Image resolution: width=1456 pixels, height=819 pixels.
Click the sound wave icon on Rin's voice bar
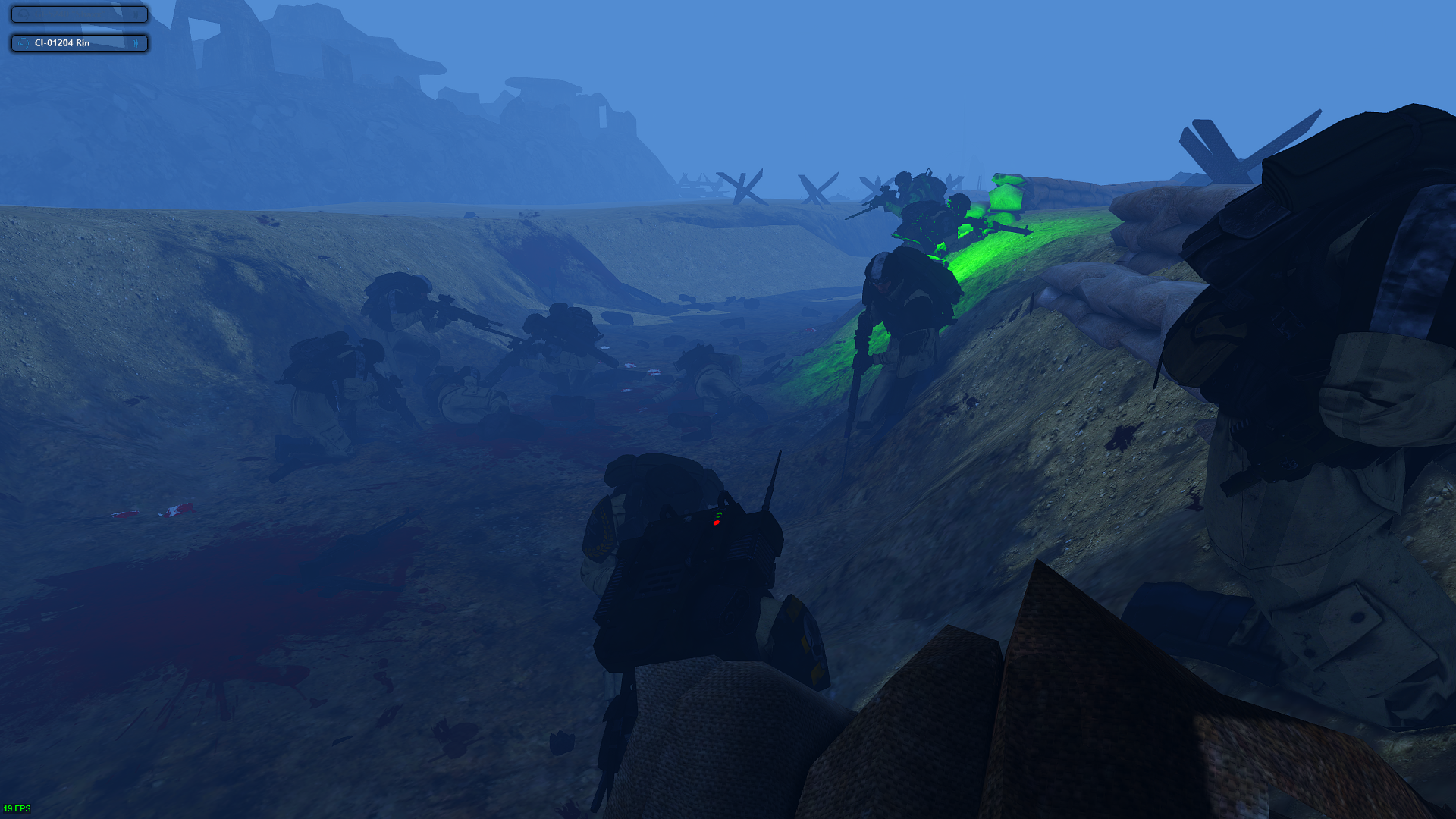(x=135, y=44)
